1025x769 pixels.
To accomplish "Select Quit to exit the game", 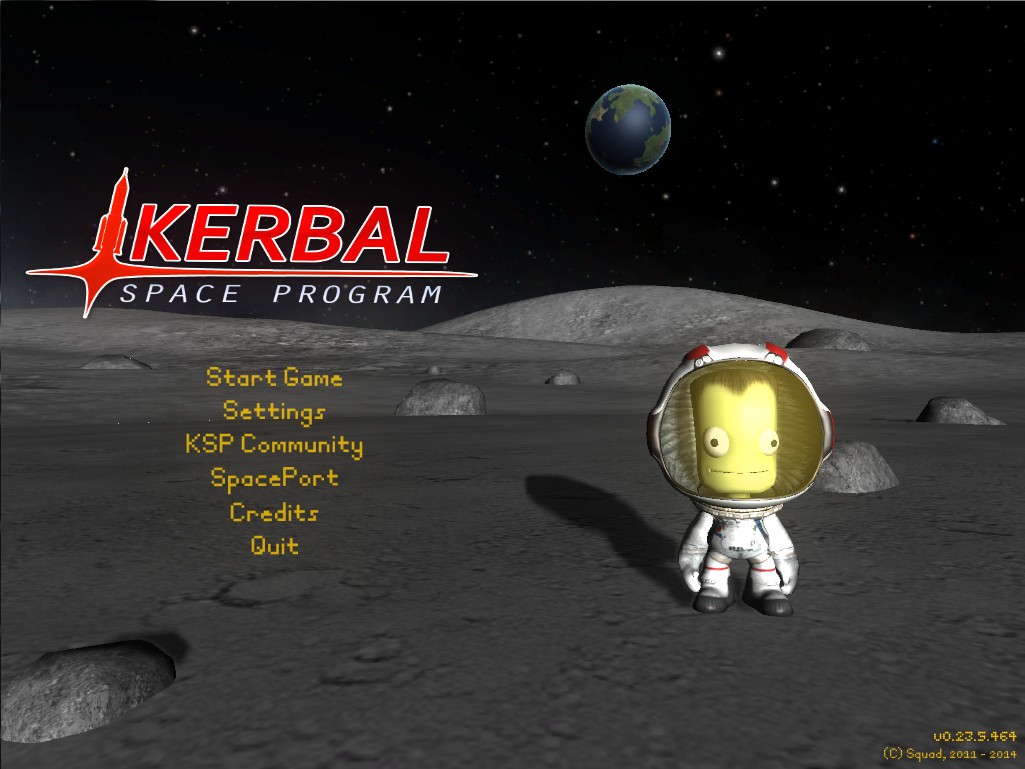I will point(274,546).
